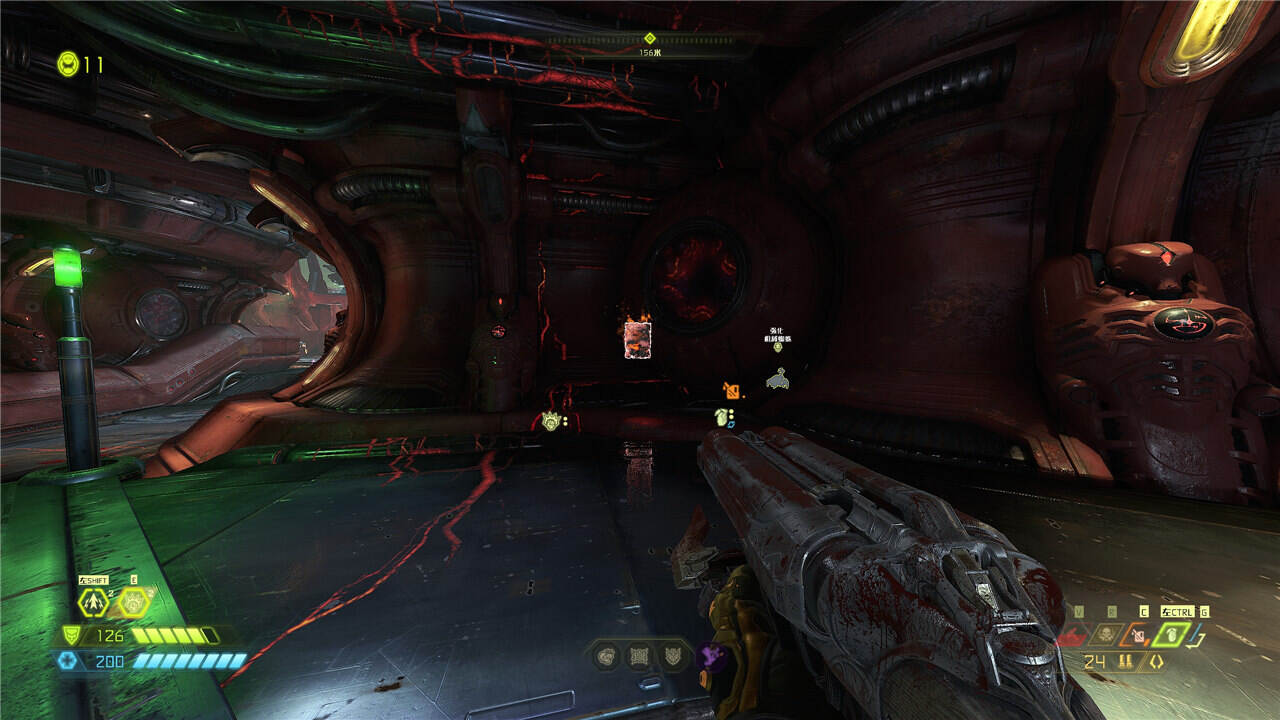Click the purple demon icon in bottom bar
The image size is (1280, 720).
pyautogui.click(x=713, y=656)
